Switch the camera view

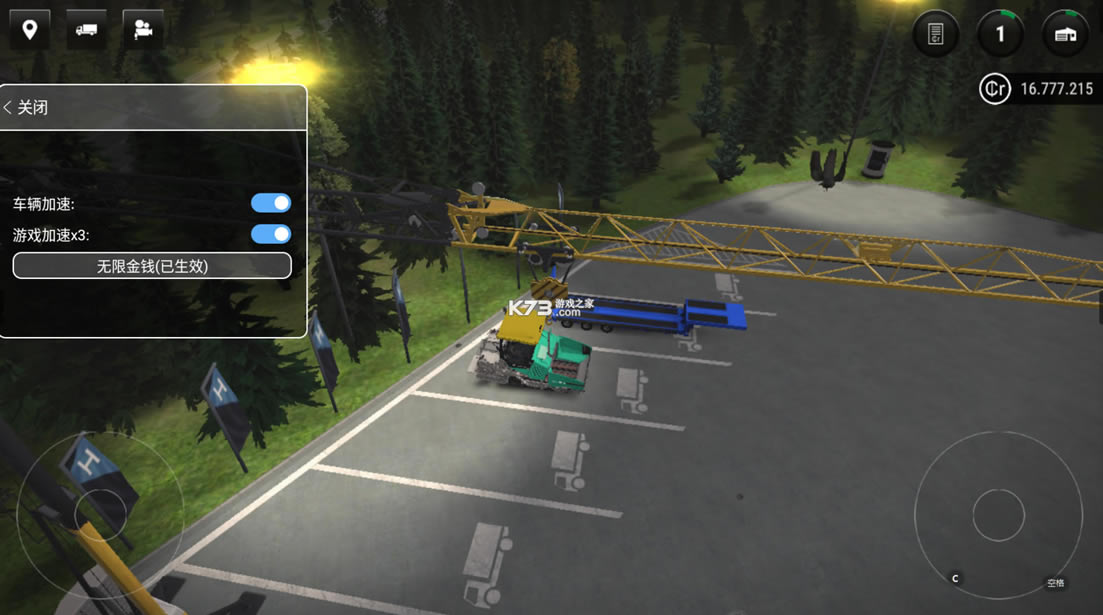143,30
